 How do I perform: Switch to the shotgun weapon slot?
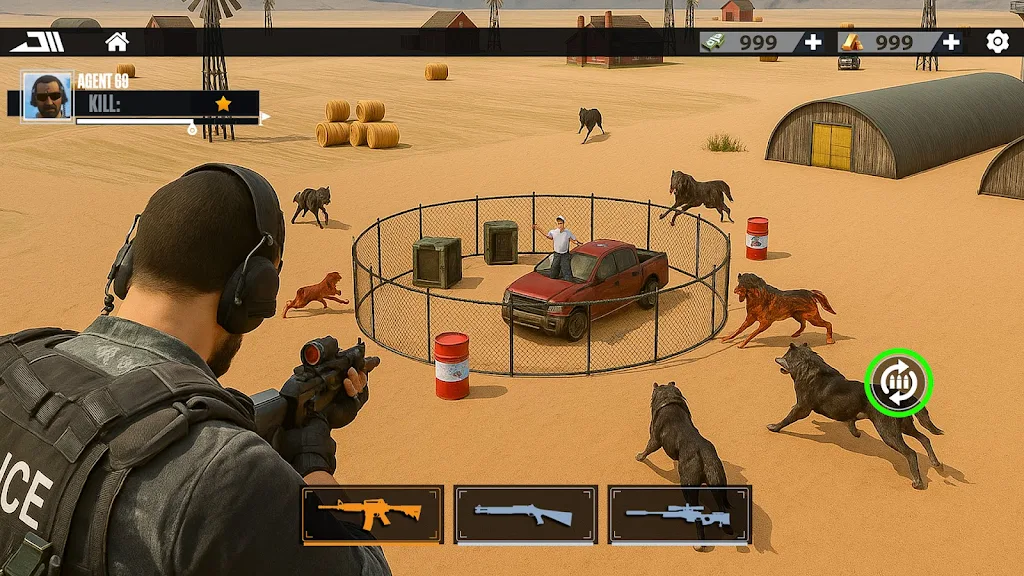pos(526,514)
